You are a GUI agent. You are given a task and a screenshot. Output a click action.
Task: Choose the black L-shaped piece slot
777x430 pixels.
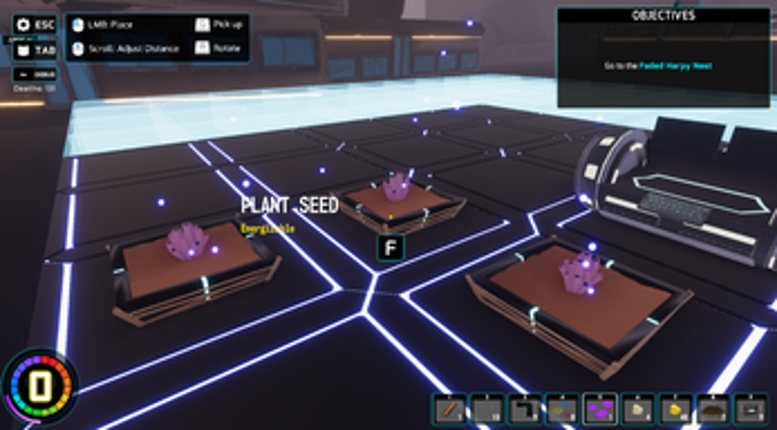click(x=525, y=408)
